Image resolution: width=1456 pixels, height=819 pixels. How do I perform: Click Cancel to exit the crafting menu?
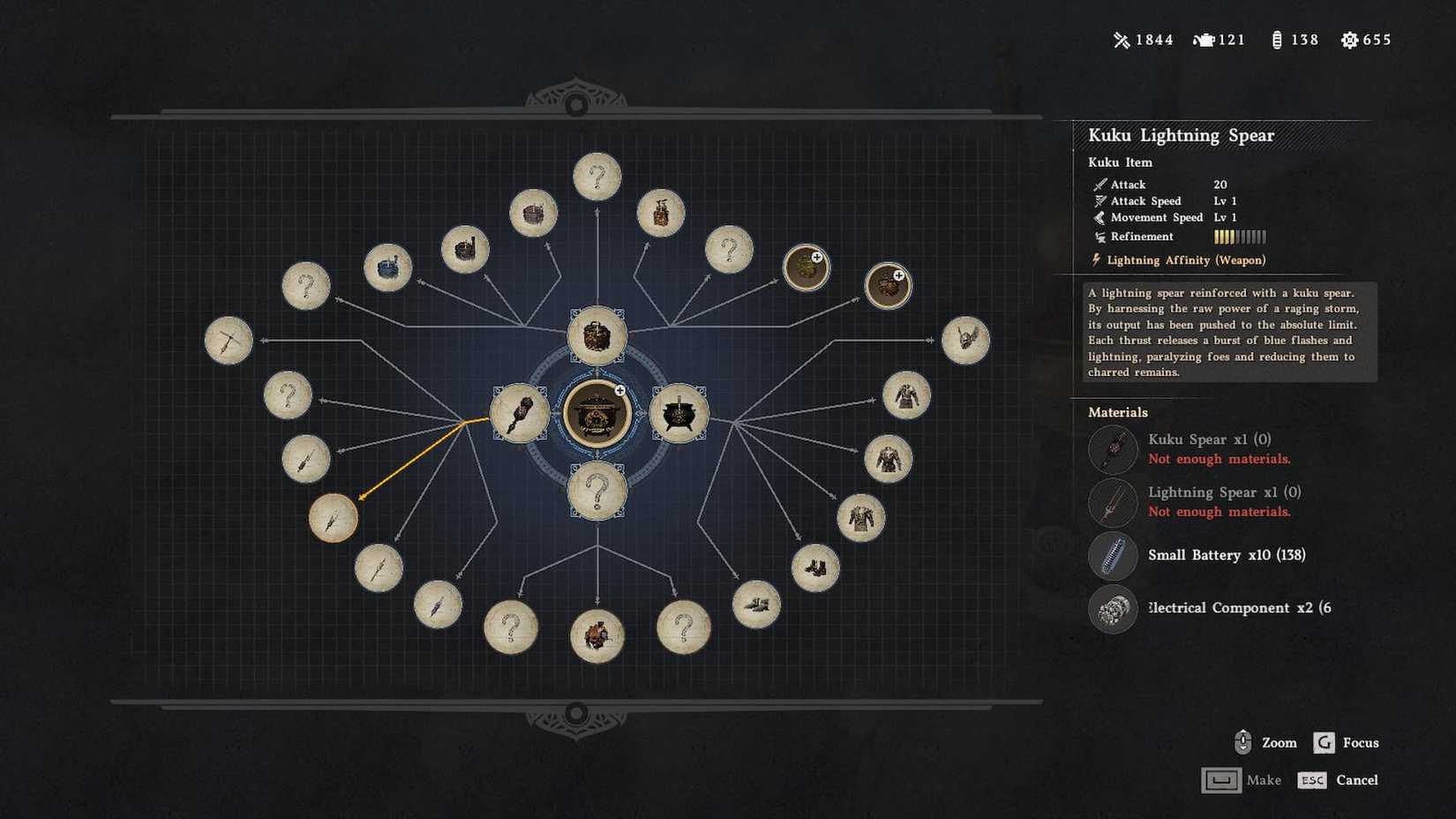pos(1356,780)
